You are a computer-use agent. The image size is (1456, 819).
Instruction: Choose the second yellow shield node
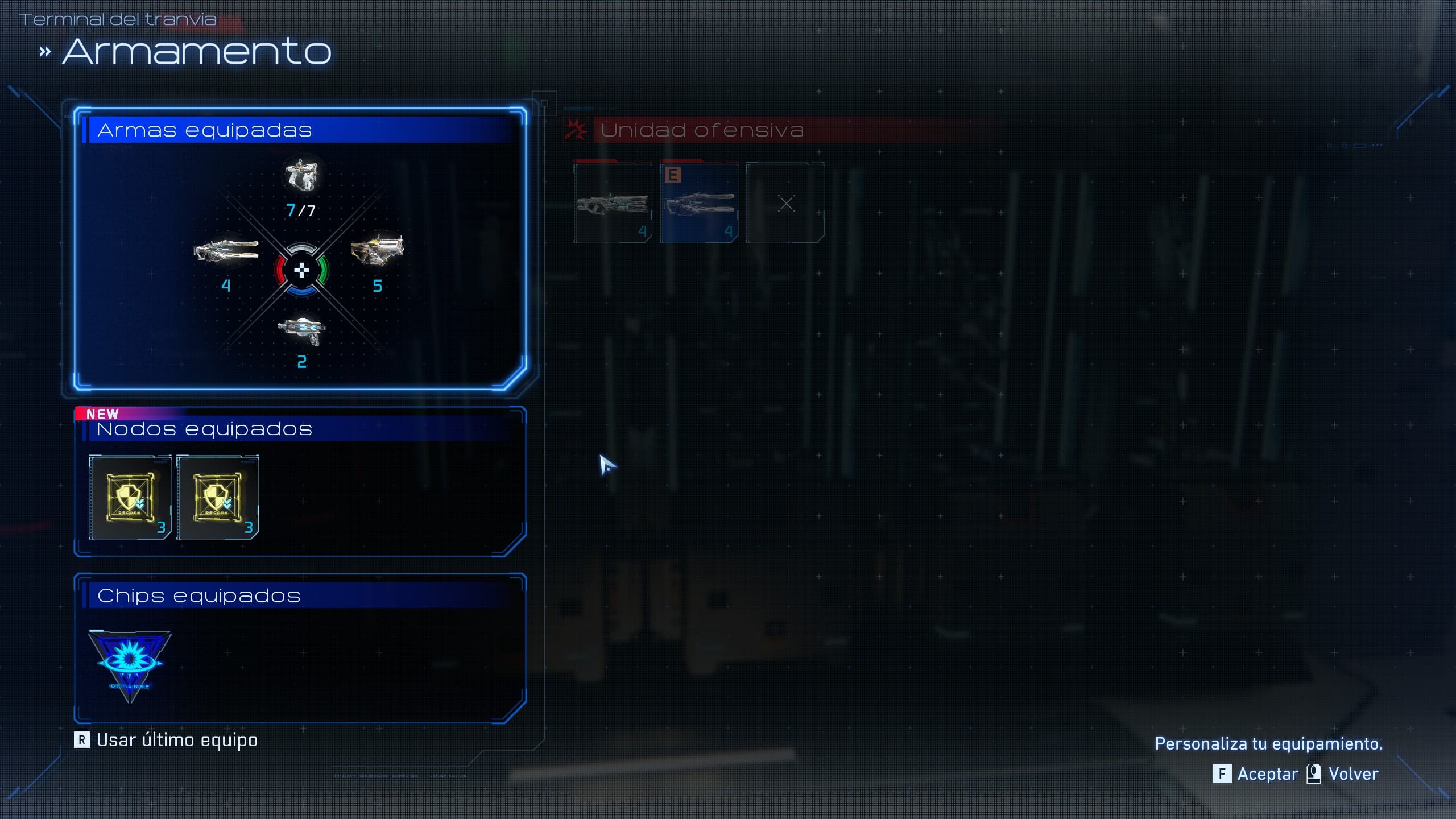(217, 497)
